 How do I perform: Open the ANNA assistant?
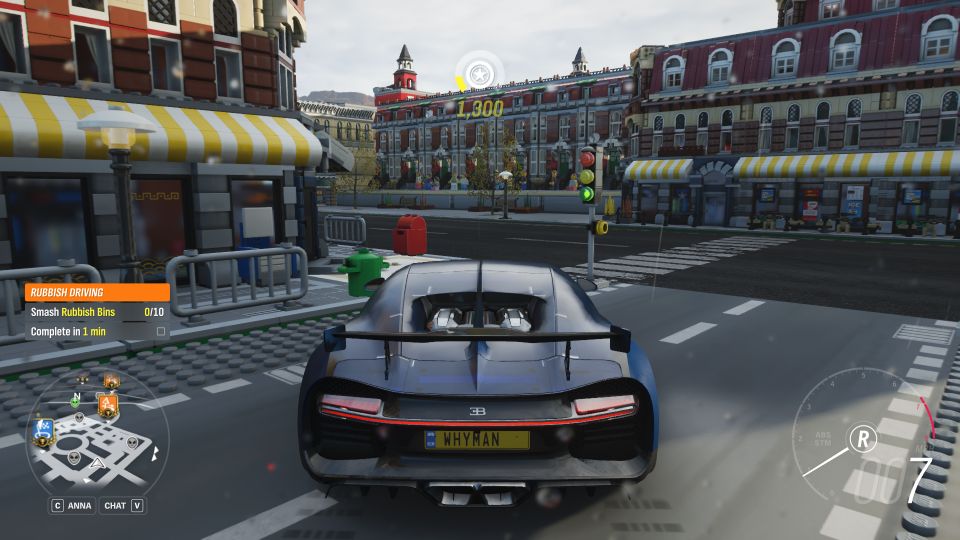[x=72, y=506]
